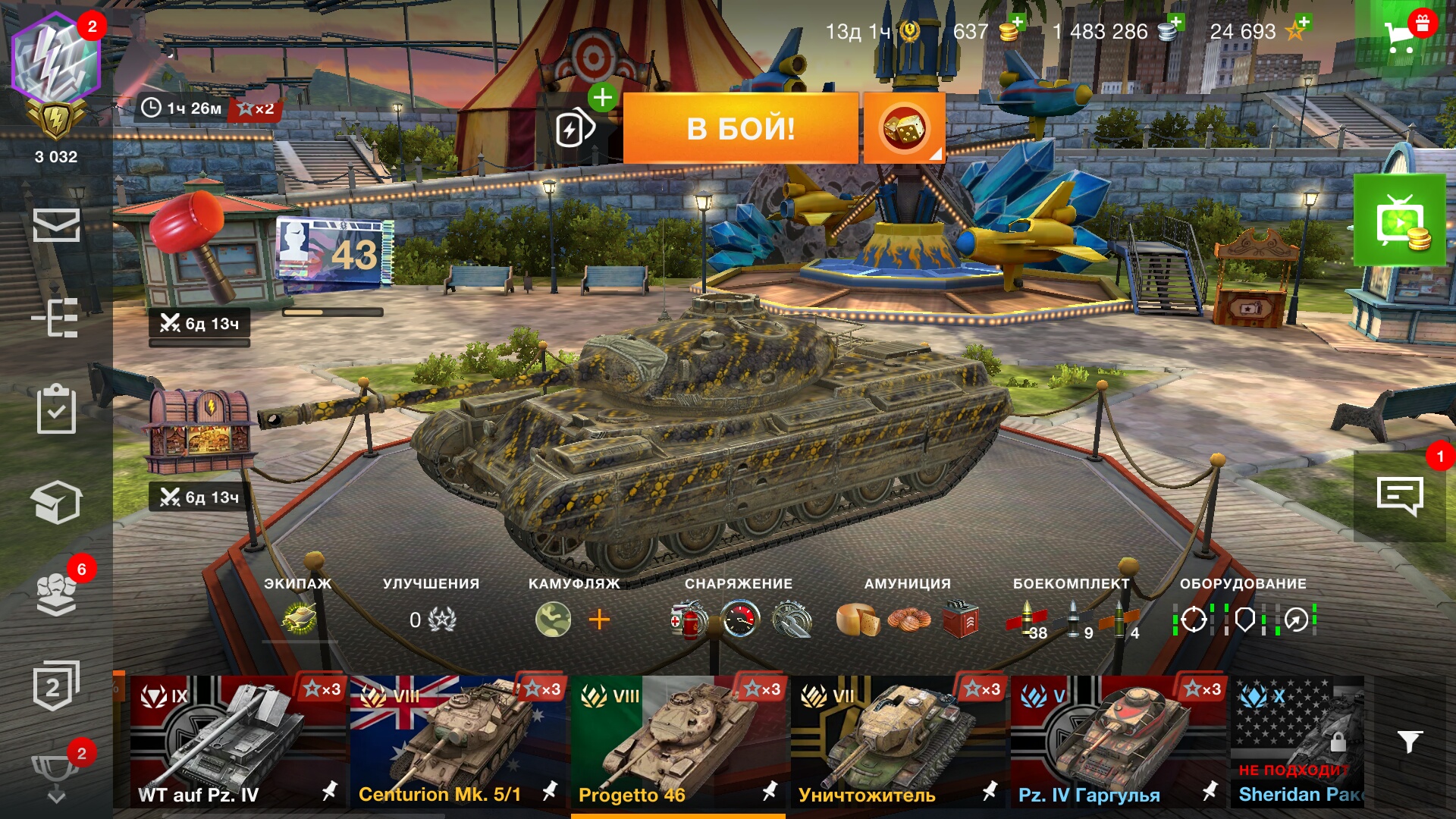Open the game mode dice selector

pos(904,128)
